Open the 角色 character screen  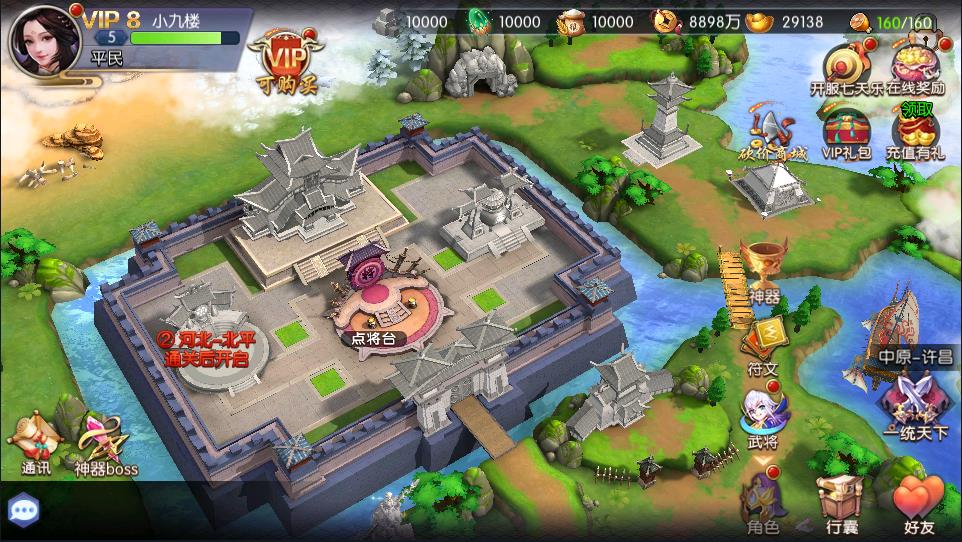point(763,501)
